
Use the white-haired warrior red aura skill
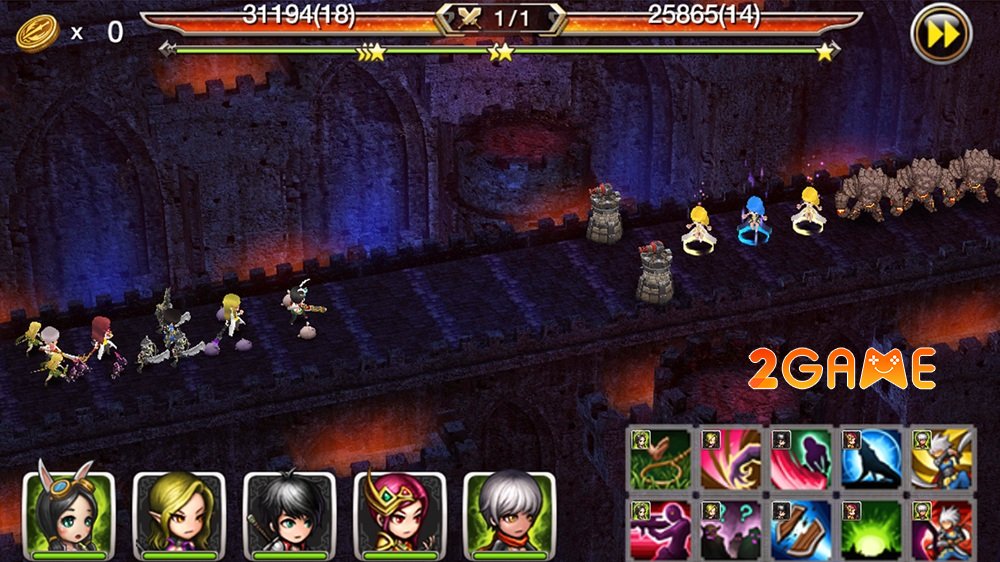pos(940,529)
